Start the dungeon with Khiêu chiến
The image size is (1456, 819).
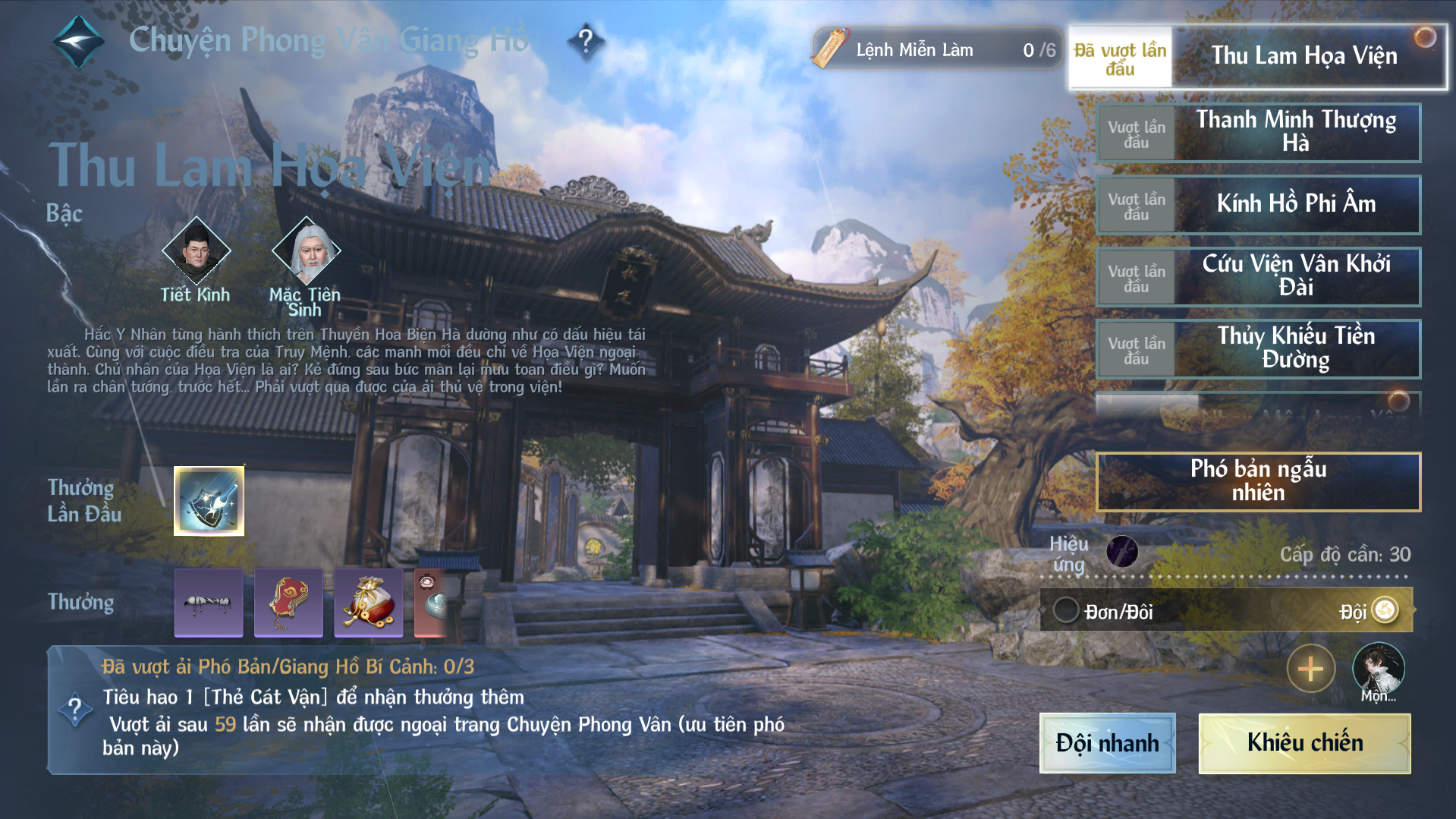[1304, 743]
